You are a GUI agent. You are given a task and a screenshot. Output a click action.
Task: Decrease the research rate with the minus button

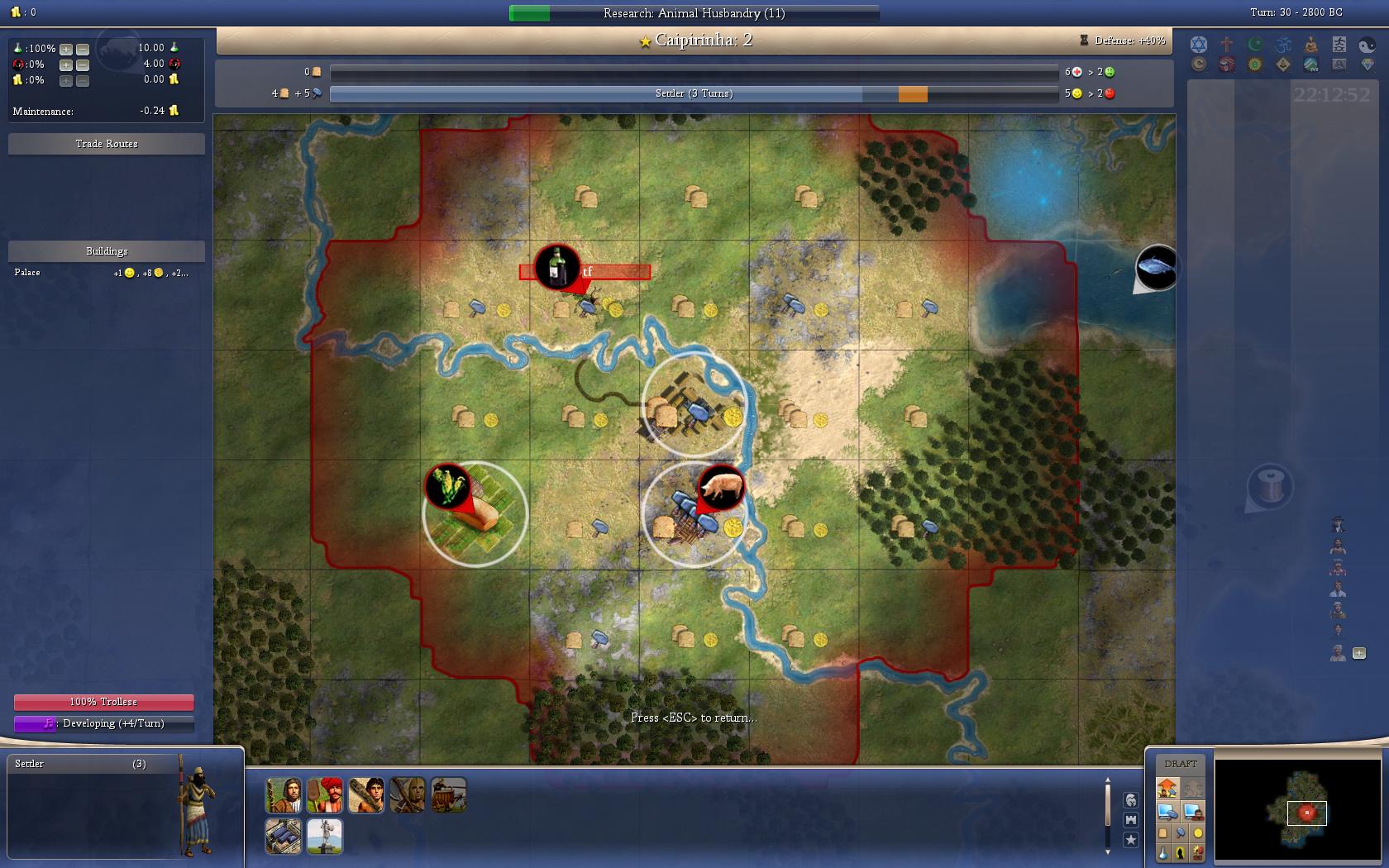click(82, 49)
